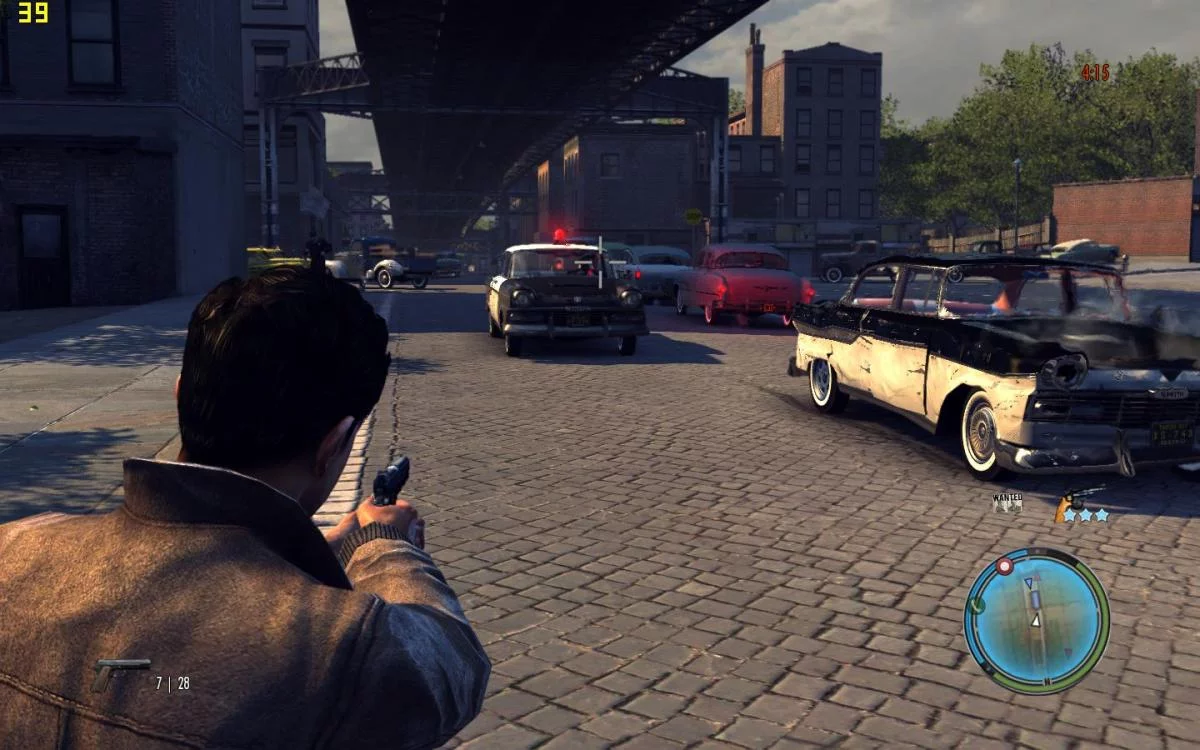Click the green phone marker on minimap
Screen dimensions: 1200x750
977,605
